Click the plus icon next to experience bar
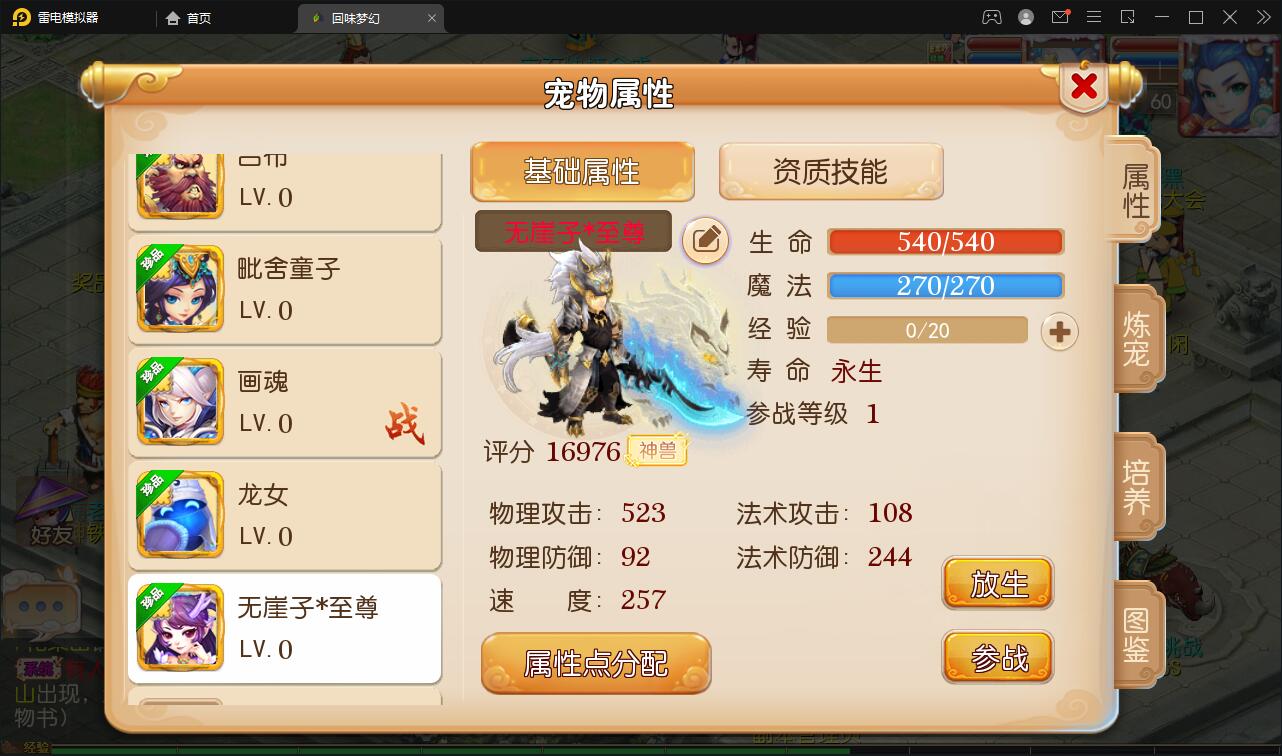Viewport: 1282px width, 756px height. point(1059,331)
